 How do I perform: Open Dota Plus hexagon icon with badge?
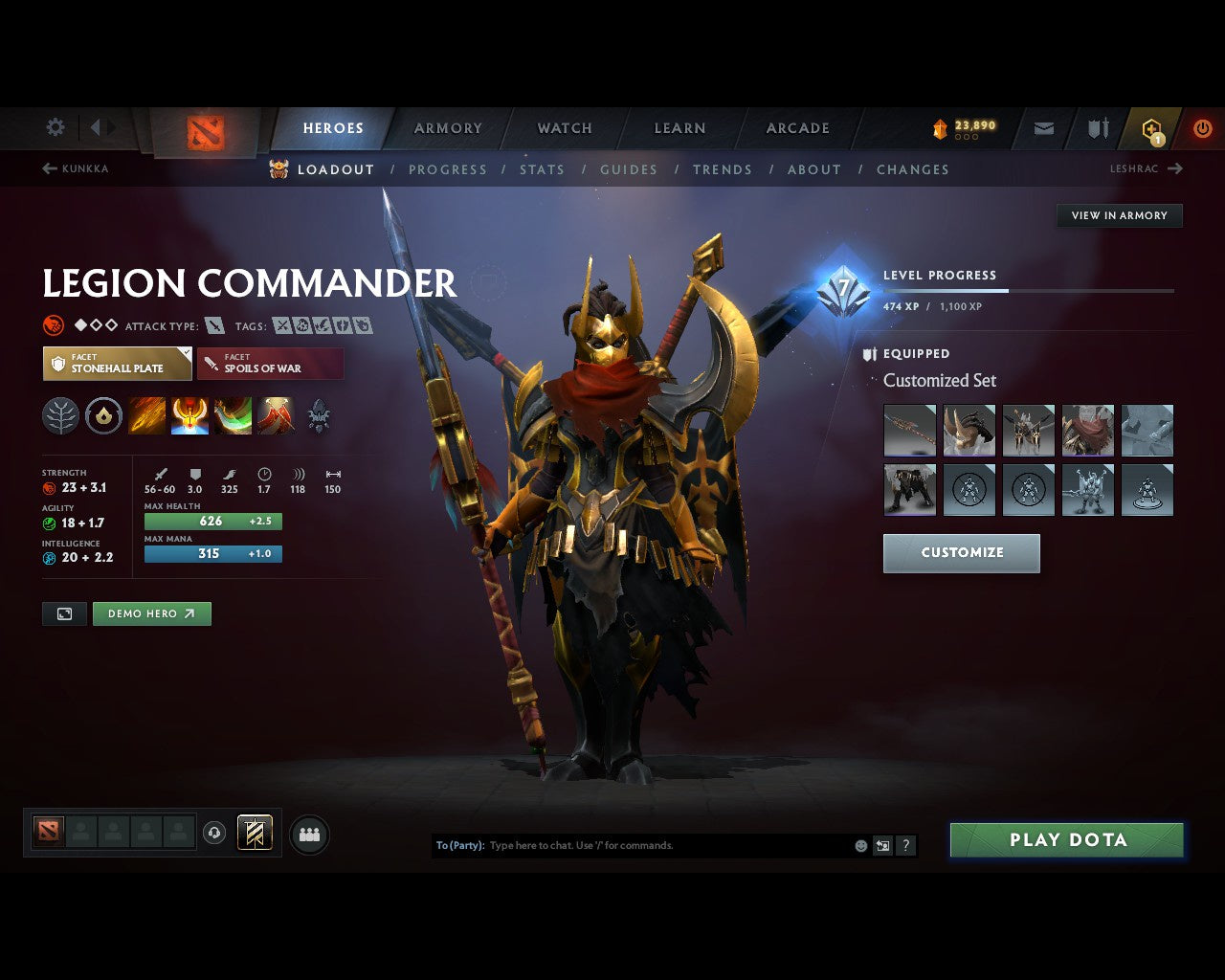(x=1149, y=127)
